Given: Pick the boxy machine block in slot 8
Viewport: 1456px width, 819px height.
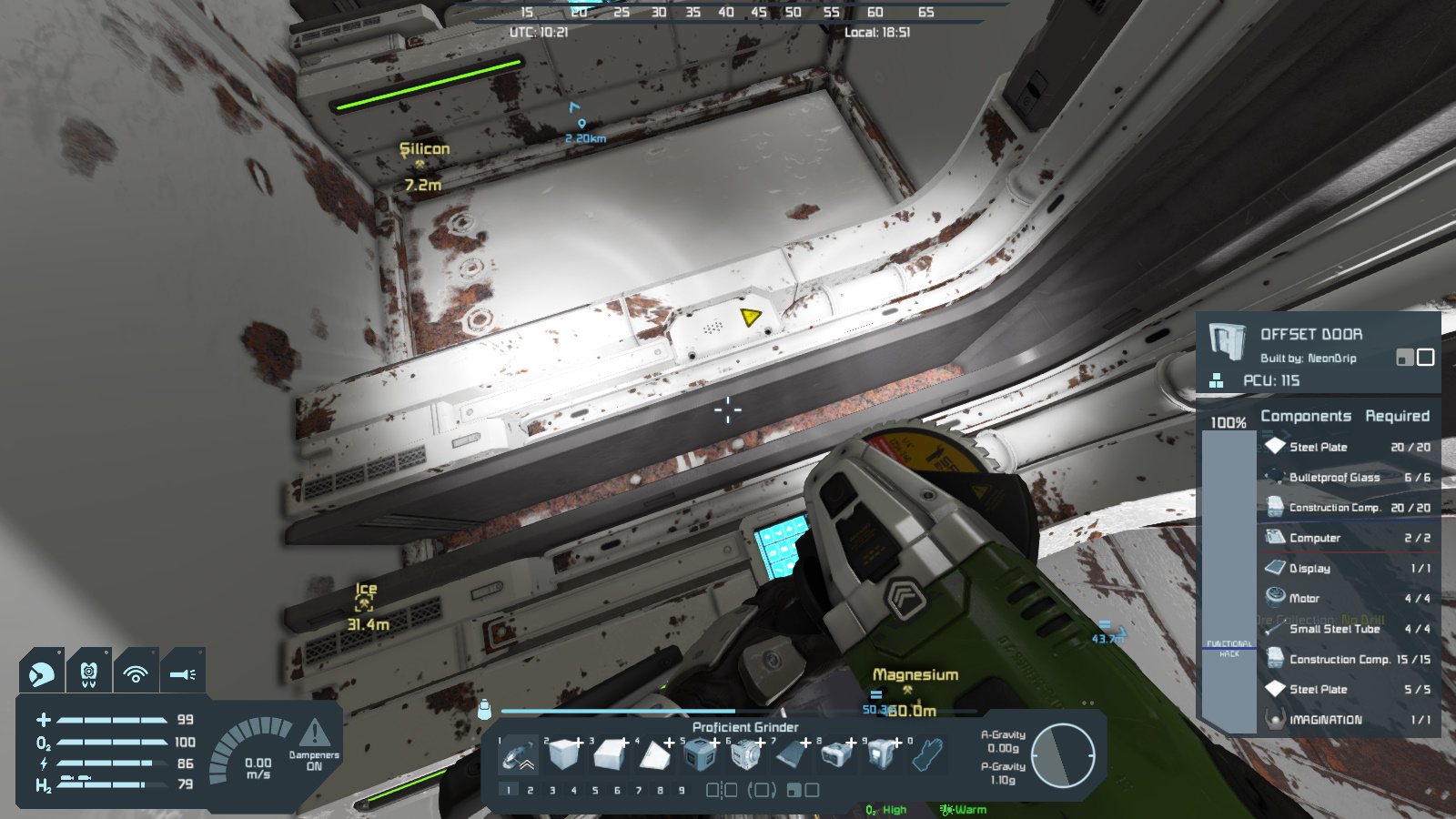Looking at the screenshot, I should [x=836, y=755].
